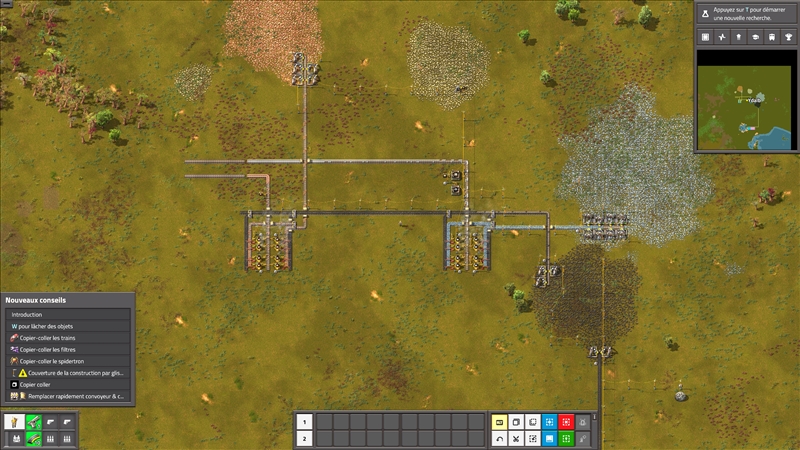Choose the green ammo magazine slot

(x=32, y=438)
